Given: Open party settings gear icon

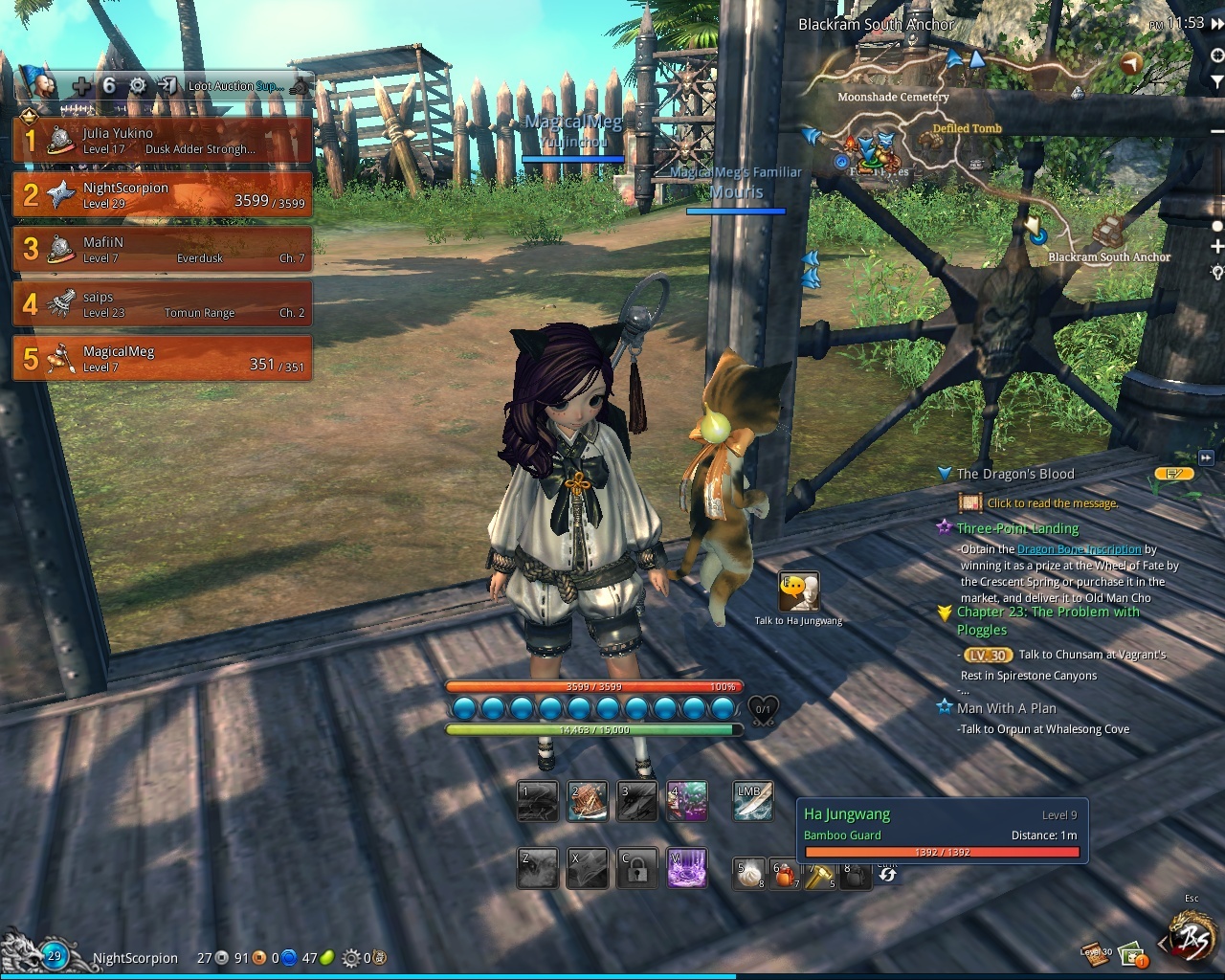Looking at the screenshot, I should click(x=138, y=86).
